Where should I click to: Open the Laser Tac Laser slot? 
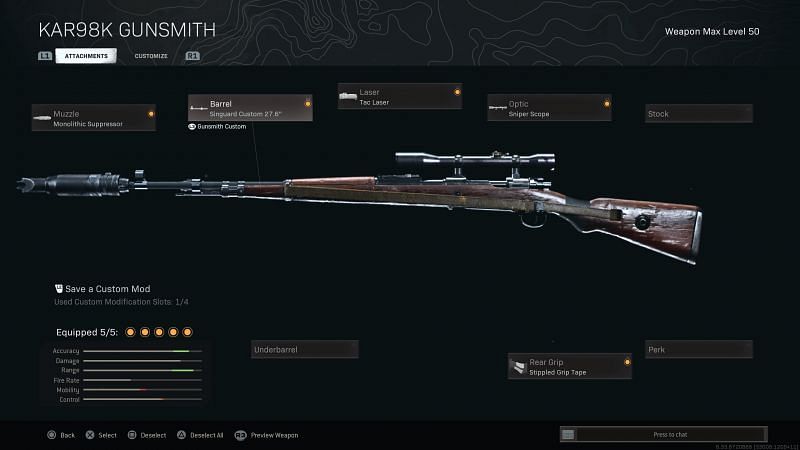click(399, 96)
